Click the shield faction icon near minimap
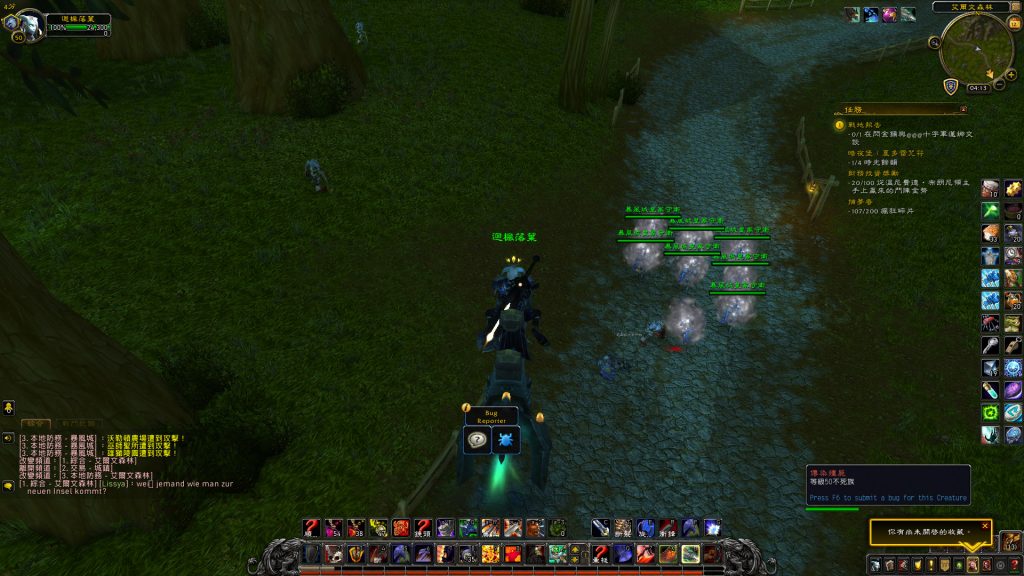1024x576 pixels. click(x=951, y=86)
